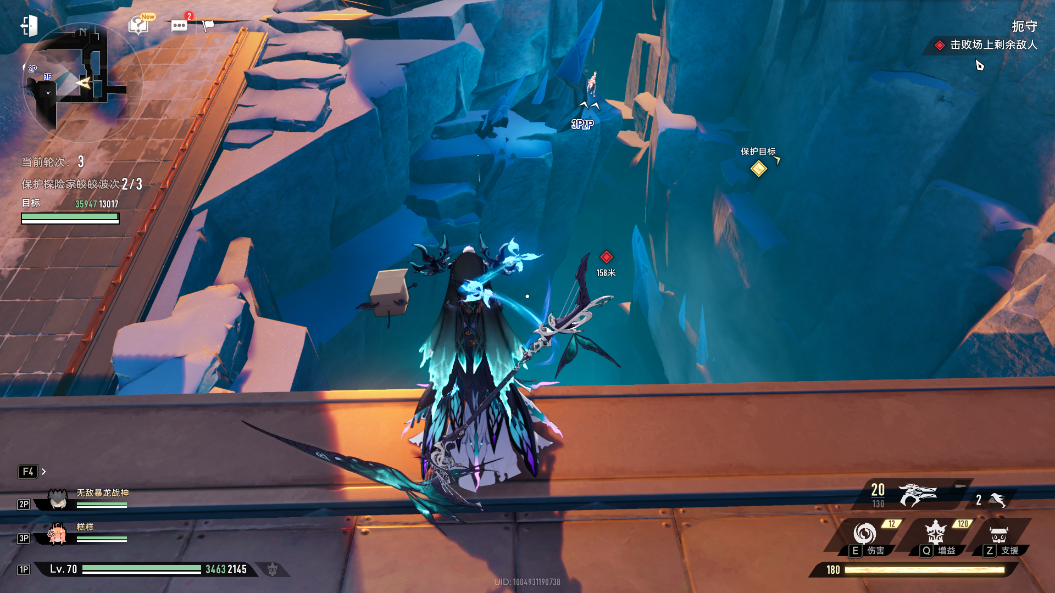Viewport: 1055px width, 593px height.
Task: Open the guide book marked New
Action: [139, 24]
